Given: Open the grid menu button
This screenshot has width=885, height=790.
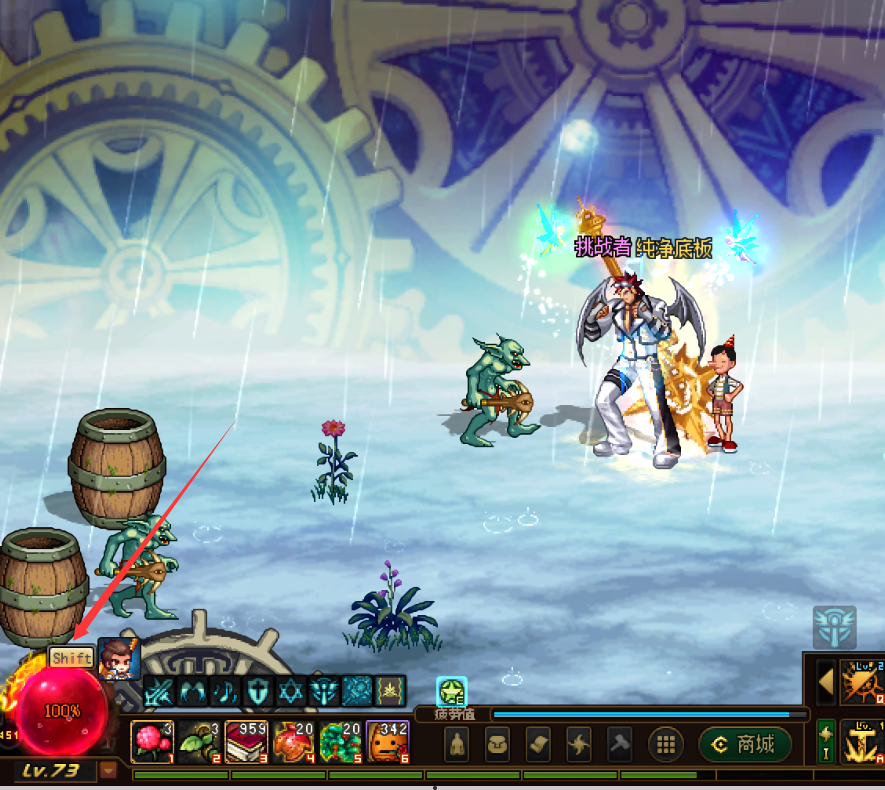Looking at the screenshot, I should [x=666, y=744].
